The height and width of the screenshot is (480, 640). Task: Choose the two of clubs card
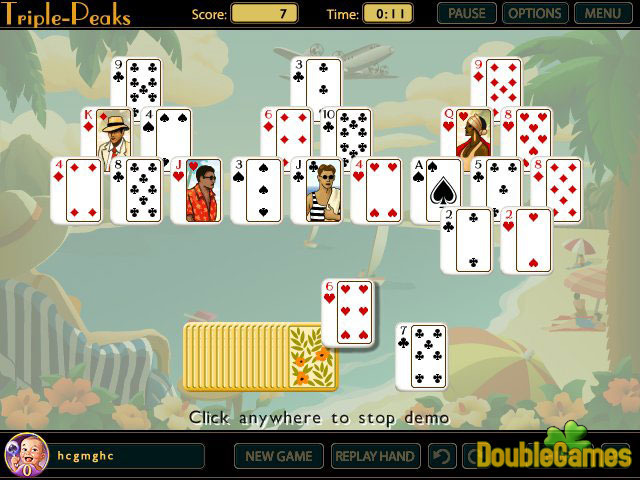(x=466, y=242)
